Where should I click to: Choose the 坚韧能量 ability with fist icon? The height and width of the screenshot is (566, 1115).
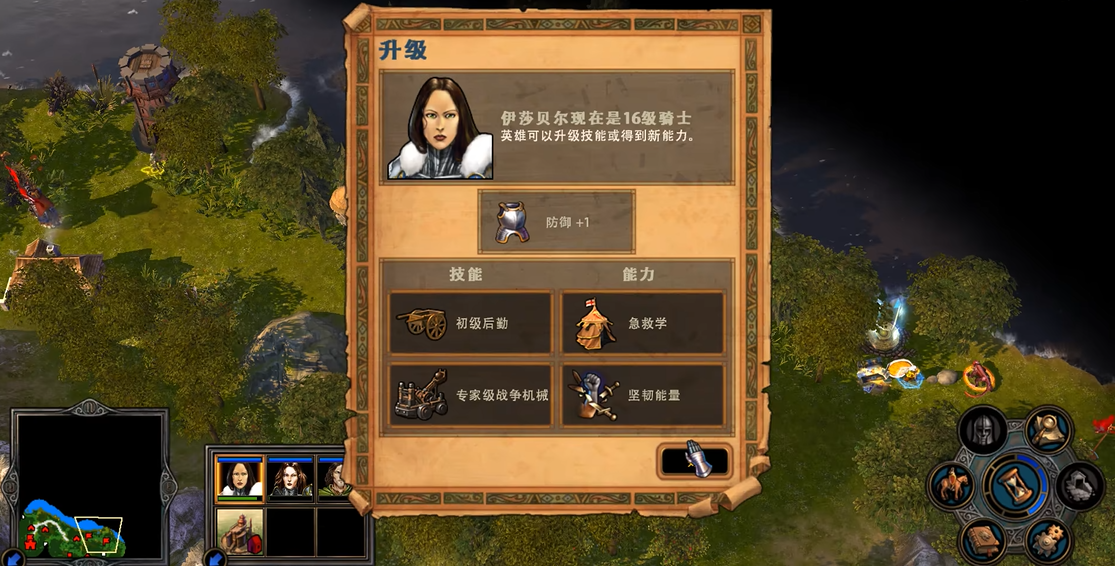pos(642,395)
